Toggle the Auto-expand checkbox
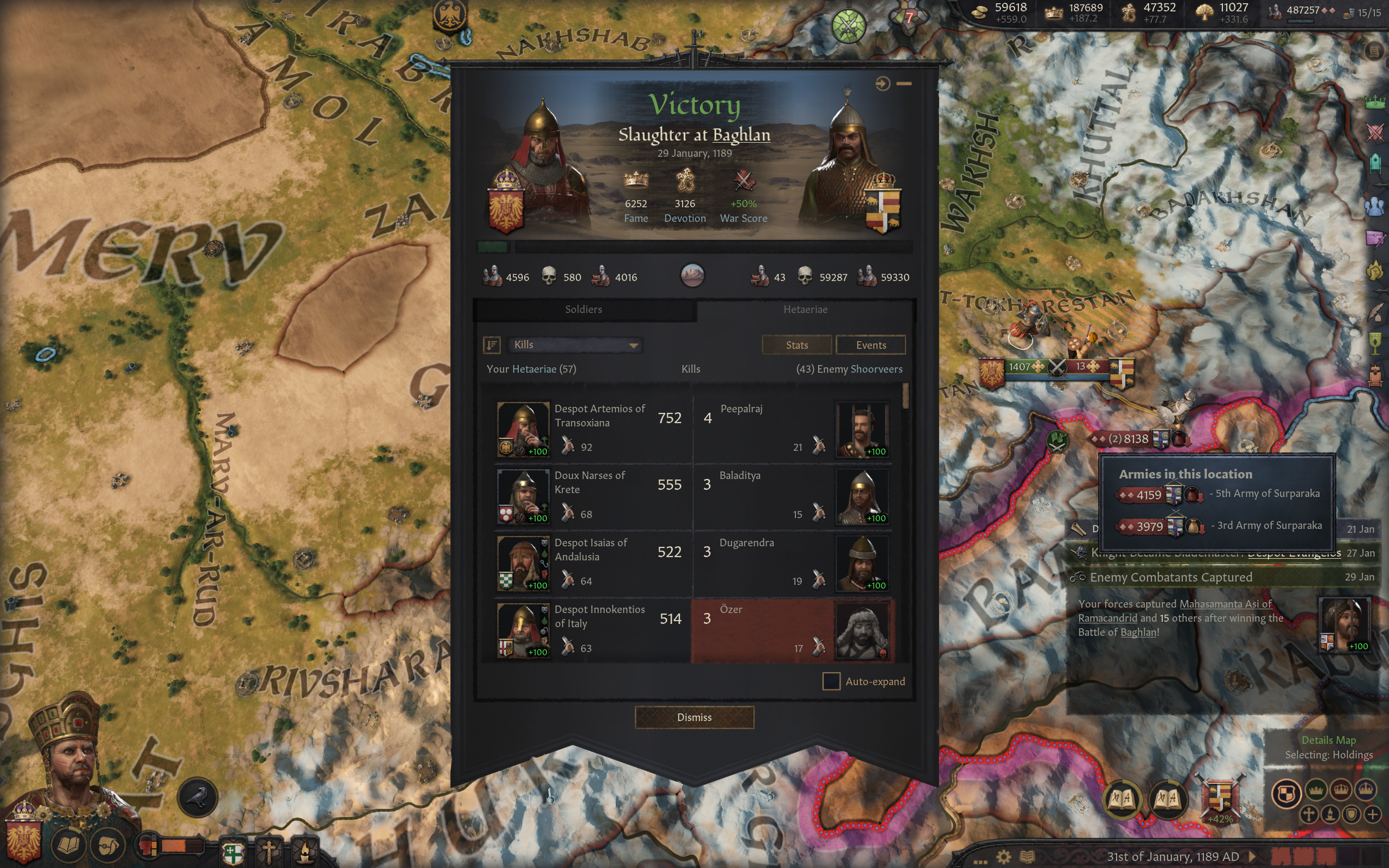 831,681
